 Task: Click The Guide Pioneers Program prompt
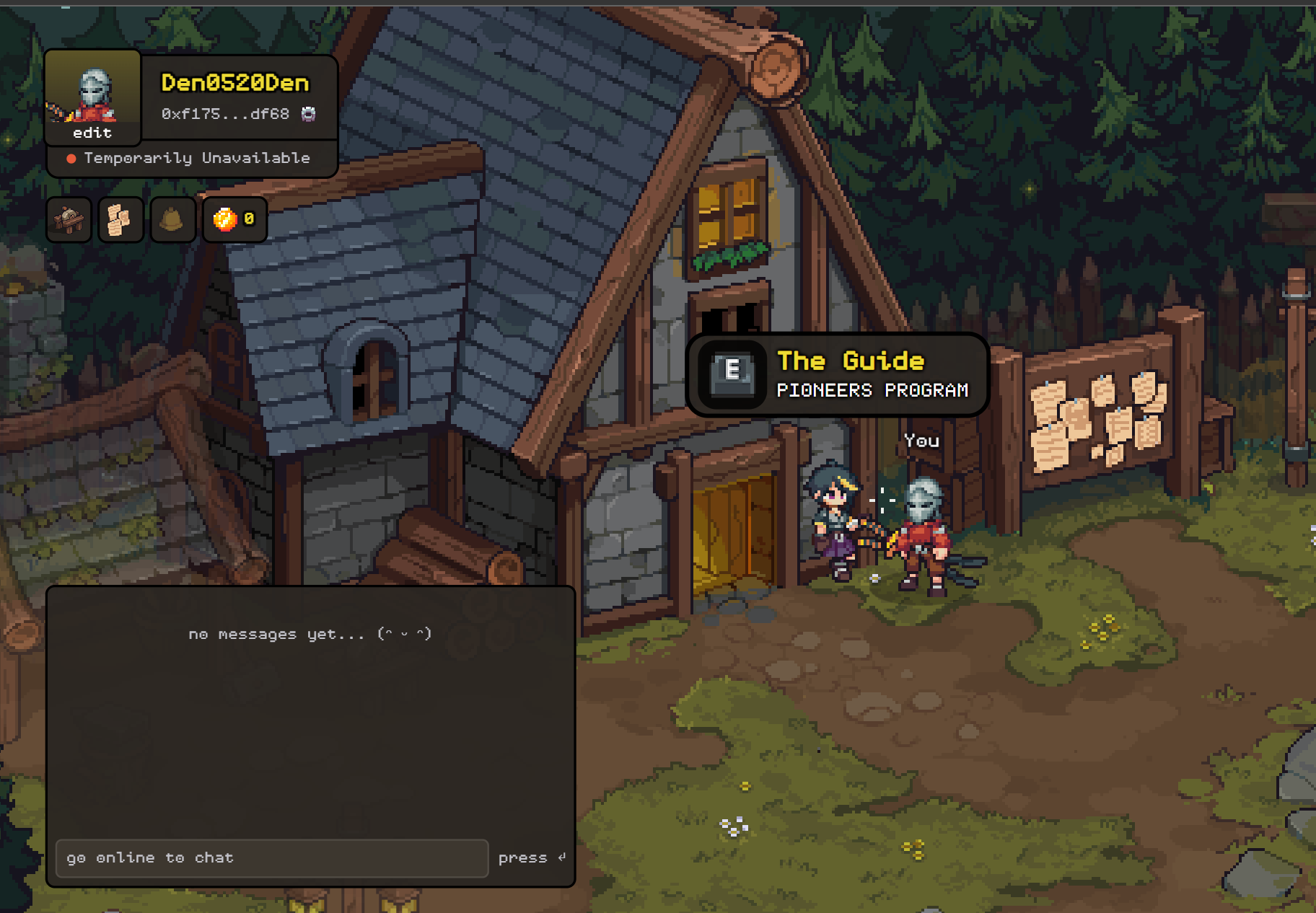point(837,375)
